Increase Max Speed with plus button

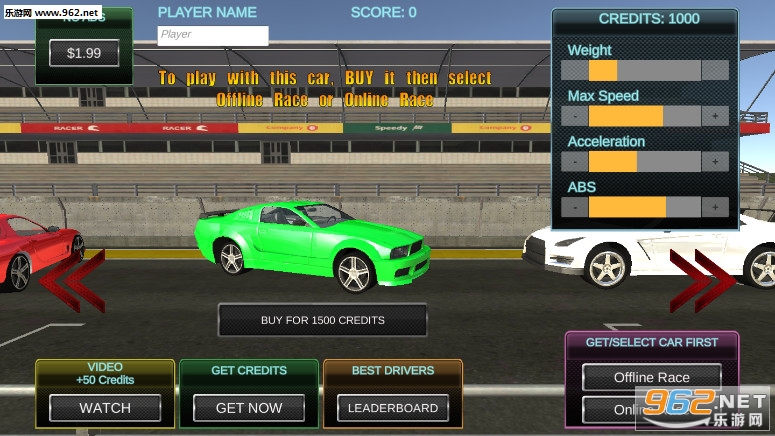tap(715, 116)
